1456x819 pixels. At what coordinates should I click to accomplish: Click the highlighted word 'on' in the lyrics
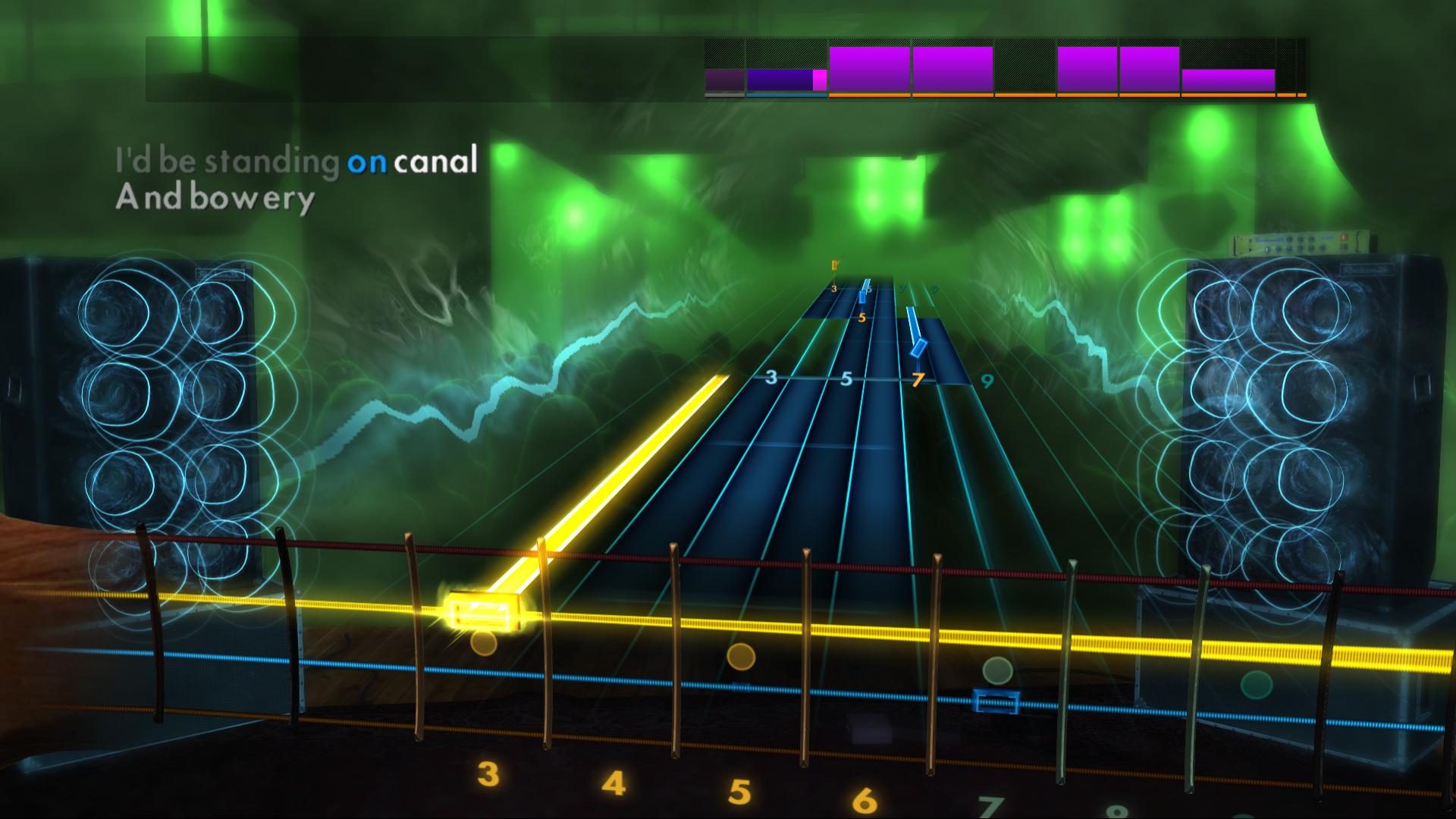click(x=369, y=160)
